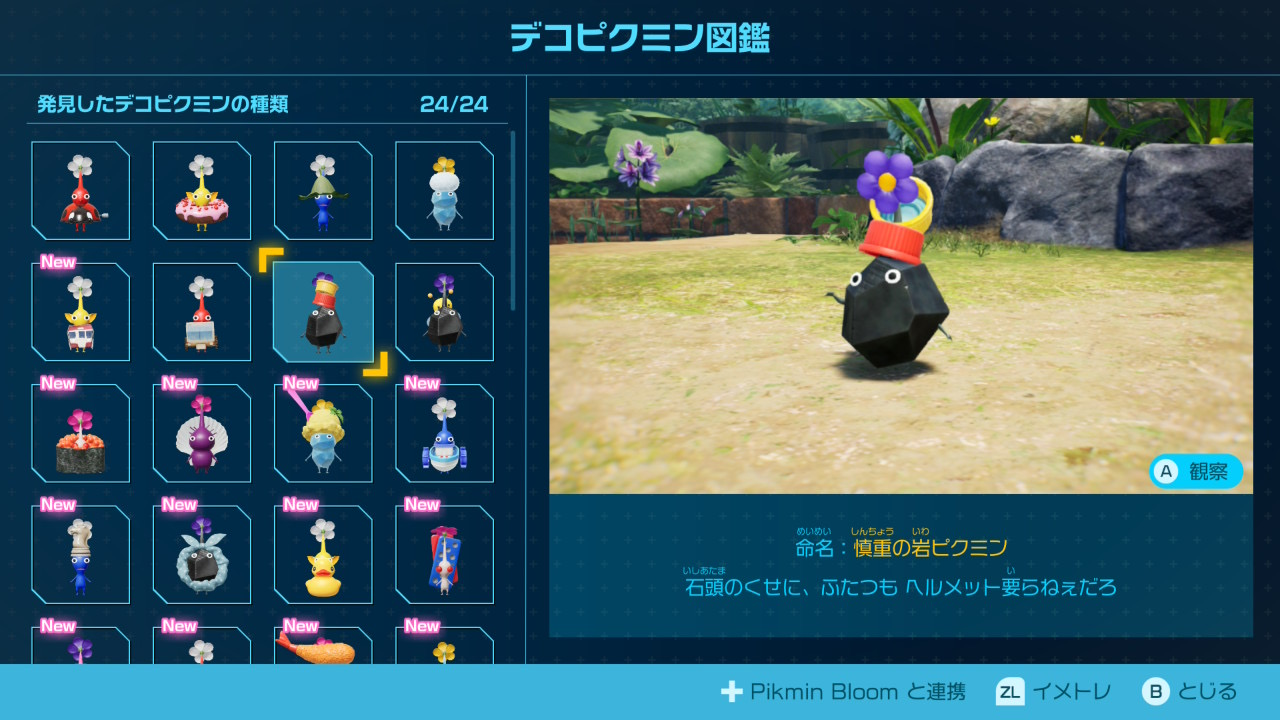Pick the fried shrimp tempura Pikmin tile
1280x720 pixels.
(323, 647)
